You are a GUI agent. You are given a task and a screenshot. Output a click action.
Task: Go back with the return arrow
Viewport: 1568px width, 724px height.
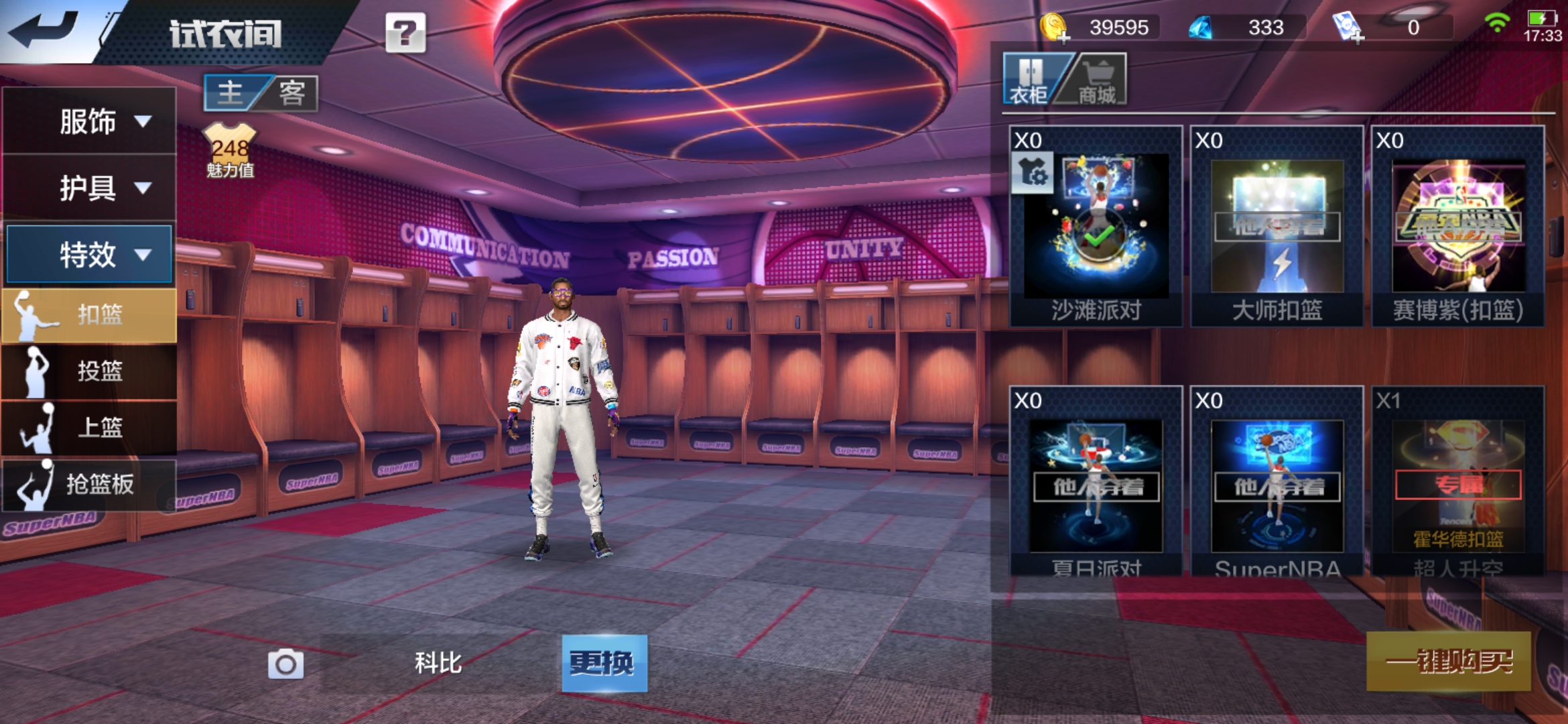coord(44,29)
